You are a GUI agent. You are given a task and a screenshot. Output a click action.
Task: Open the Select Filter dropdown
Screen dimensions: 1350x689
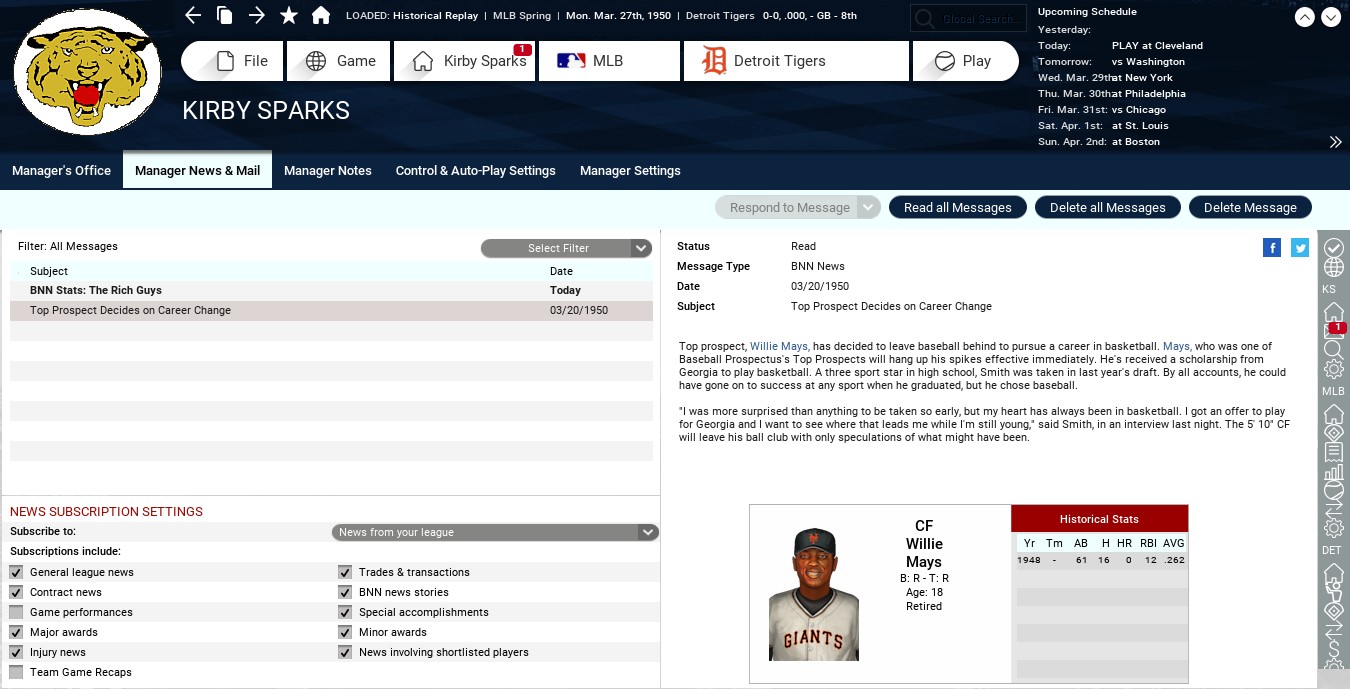pos(566,248)
